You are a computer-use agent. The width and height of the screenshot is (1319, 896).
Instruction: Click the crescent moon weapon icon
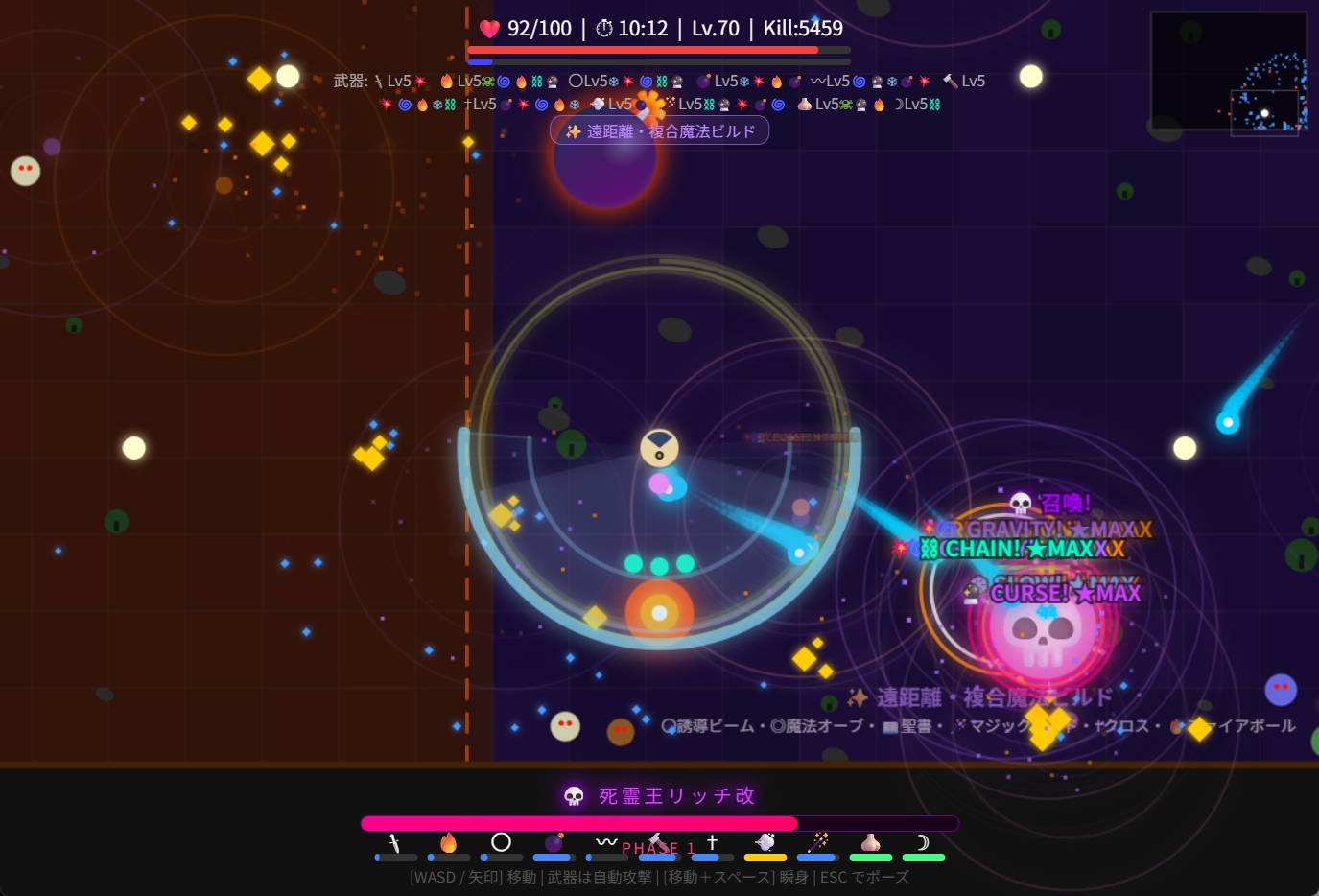(923, 842)
